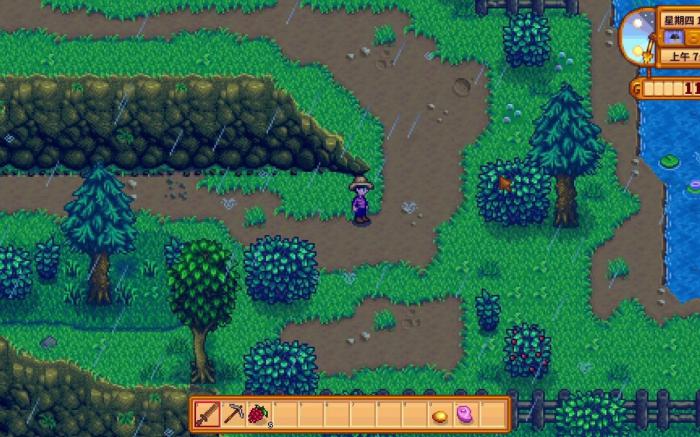Pick the pink item in the hotbar
The width and height of the screenshot is (700, 437).
tap(466, 414)
